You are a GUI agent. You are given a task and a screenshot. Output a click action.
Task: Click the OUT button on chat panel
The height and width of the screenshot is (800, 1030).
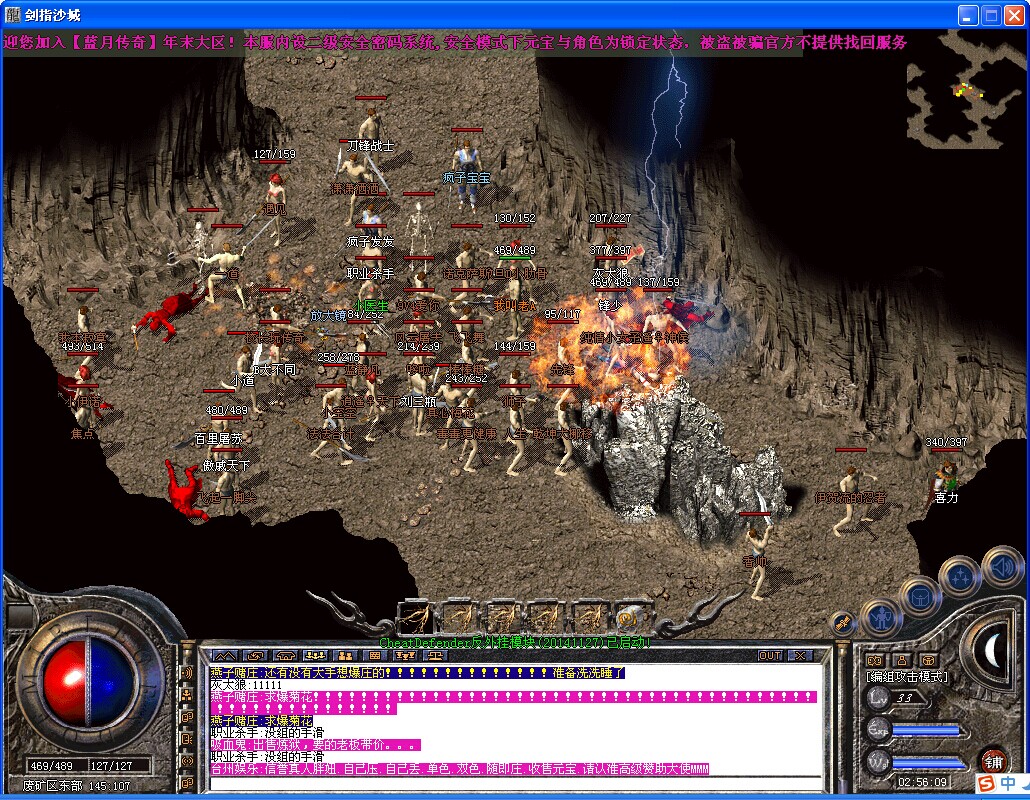770,656
